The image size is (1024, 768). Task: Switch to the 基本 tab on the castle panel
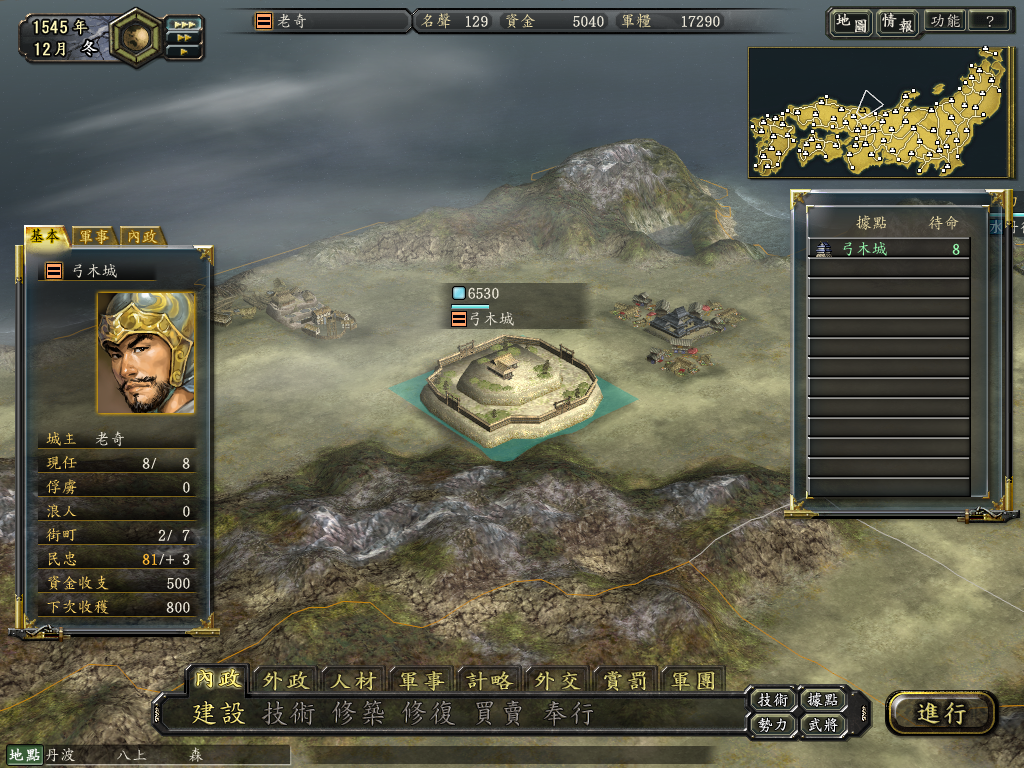[46, 236]
